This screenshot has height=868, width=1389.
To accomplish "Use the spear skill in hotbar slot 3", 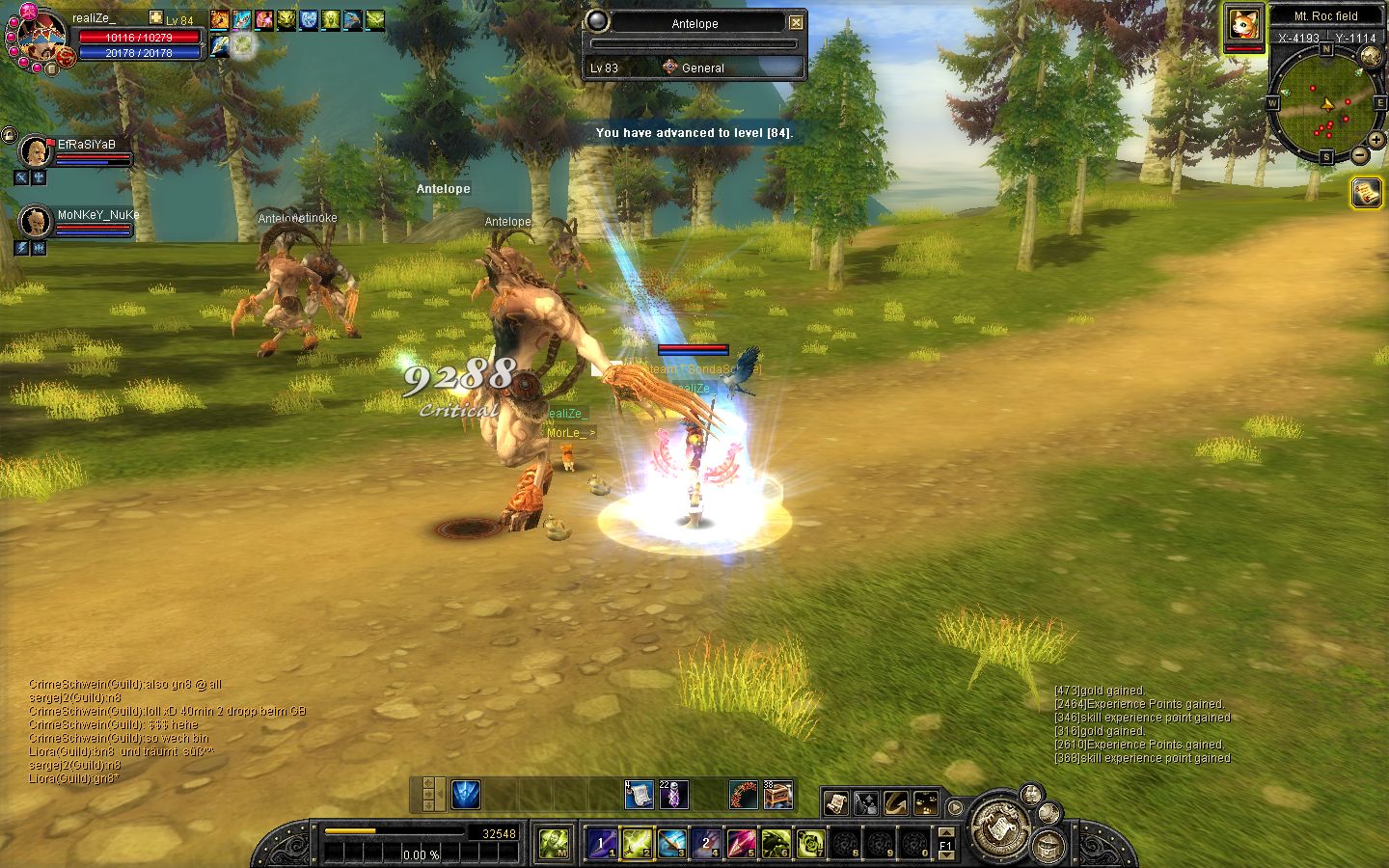I will [671, 844].
